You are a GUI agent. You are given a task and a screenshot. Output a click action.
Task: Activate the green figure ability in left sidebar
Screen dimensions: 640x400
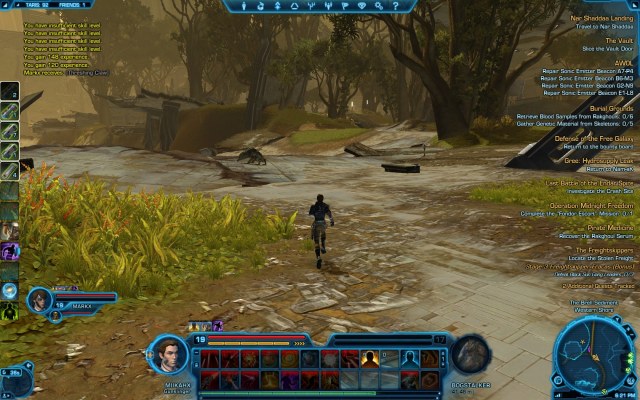click(x=9, y=312)
